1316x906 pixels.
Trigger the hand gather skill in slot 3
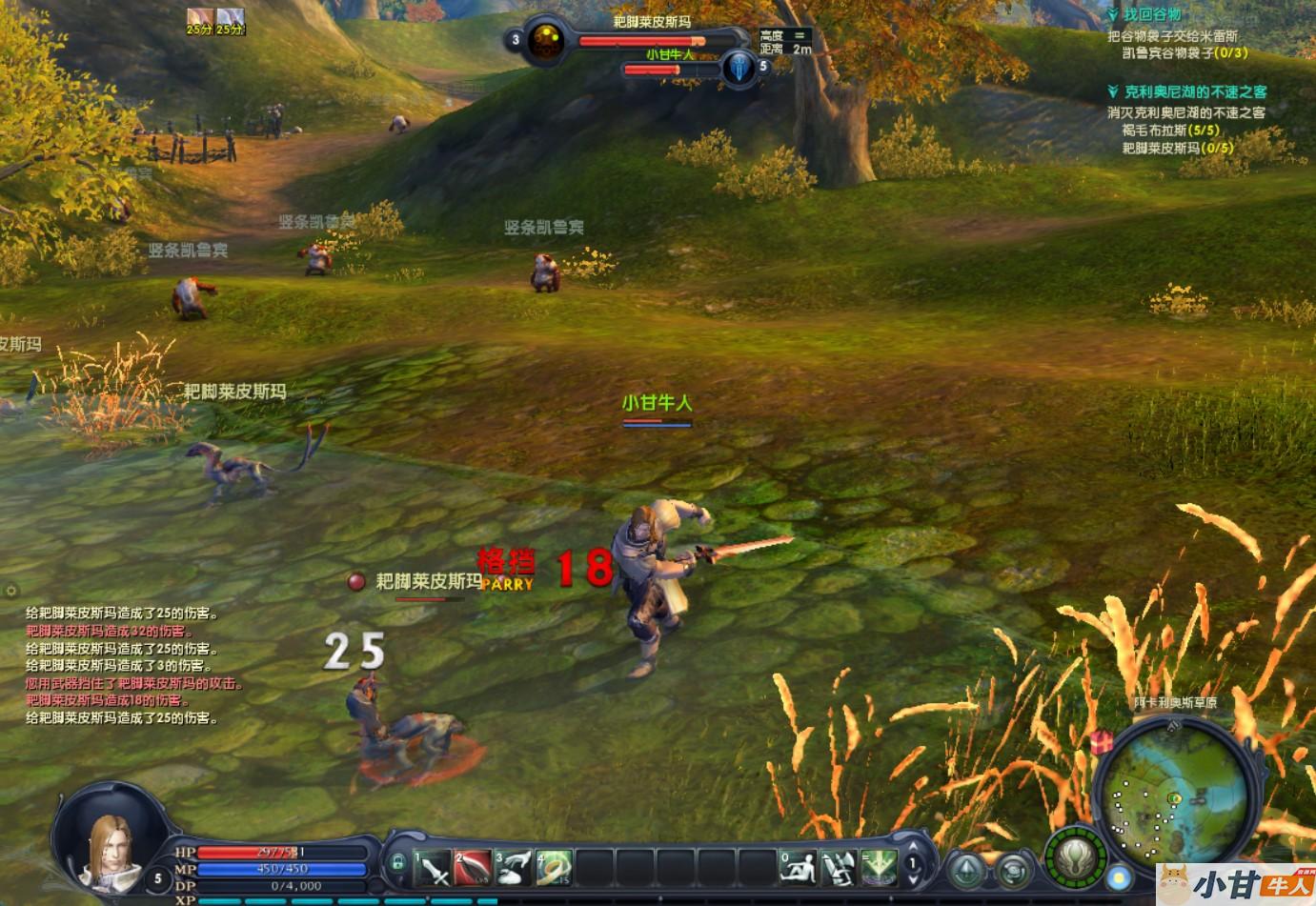513,866
